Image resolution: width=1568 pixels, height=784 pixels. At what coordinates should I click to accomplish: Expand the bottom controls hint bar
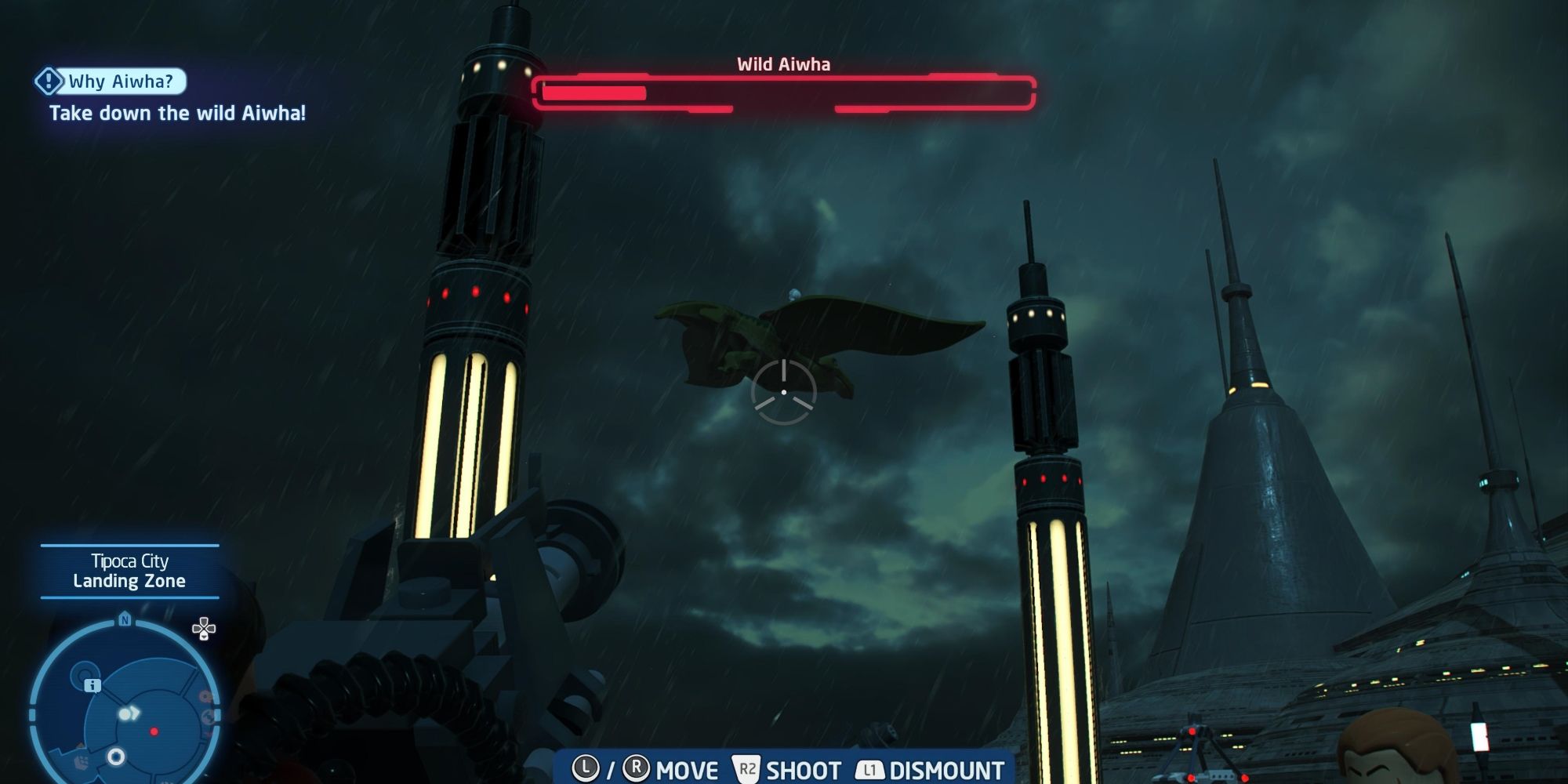tap(784, 768)
